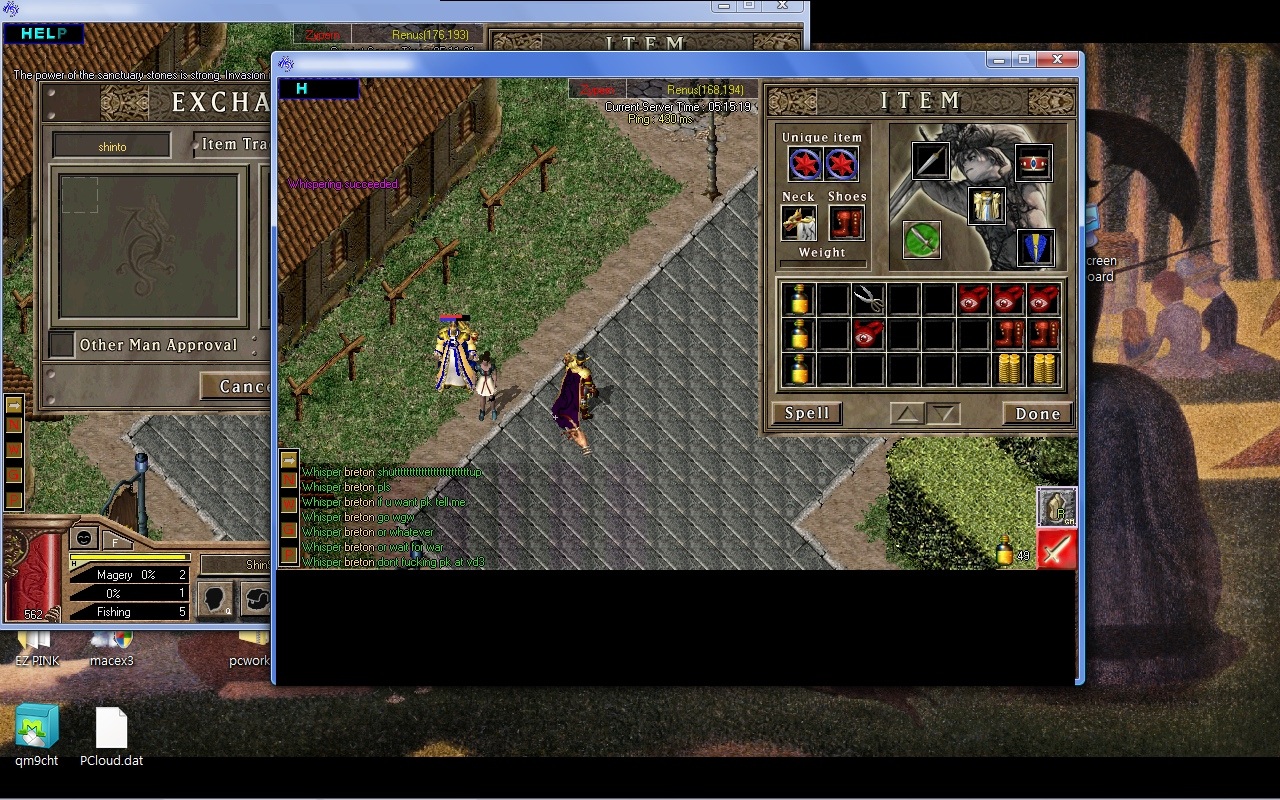This screenshot has width=1280, height=800.
Task: Click the head silhouette character button
Action: [x=214, y=599]
